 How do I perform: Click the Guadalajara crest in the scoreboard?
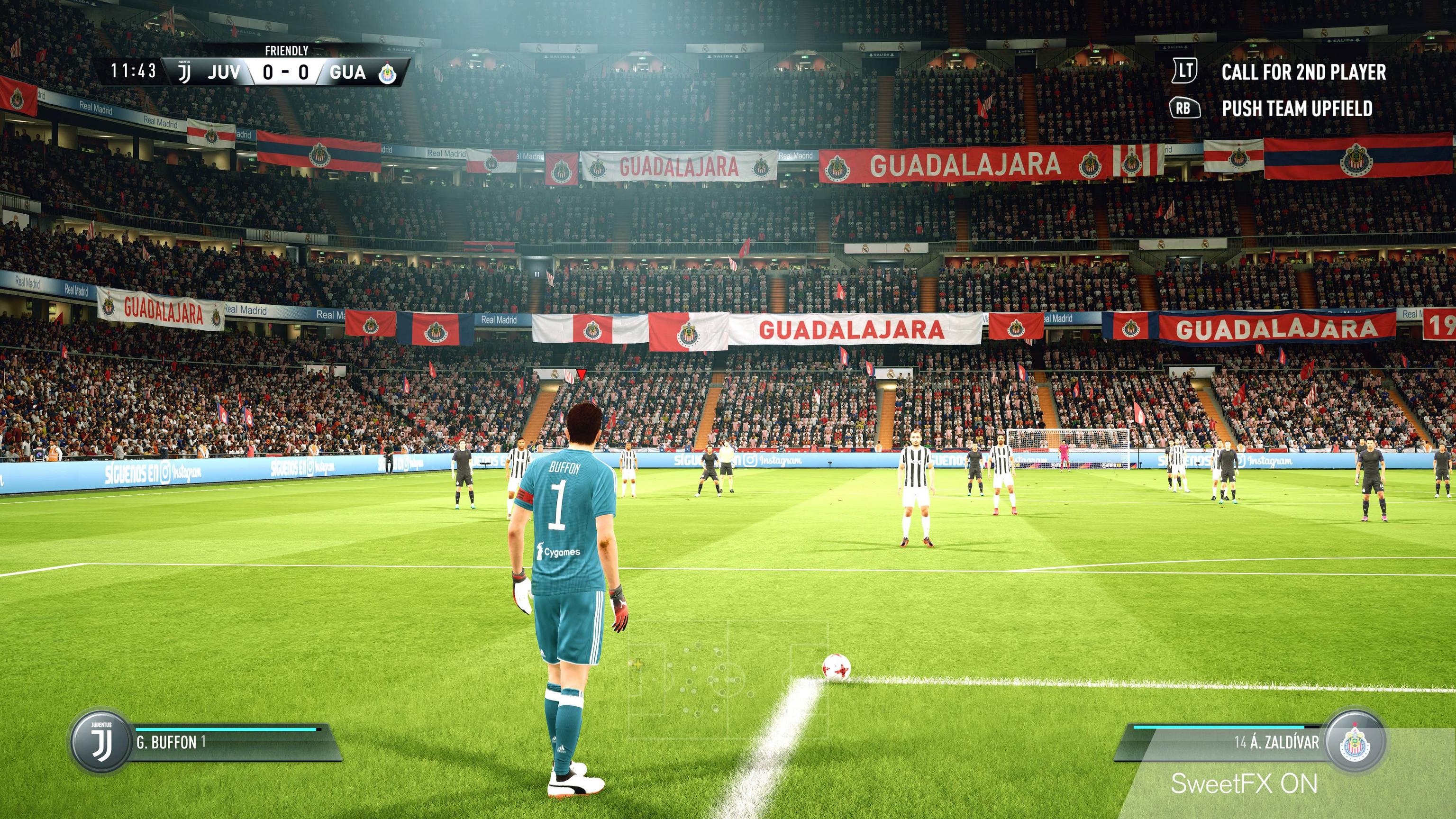[x=388, y=73]
